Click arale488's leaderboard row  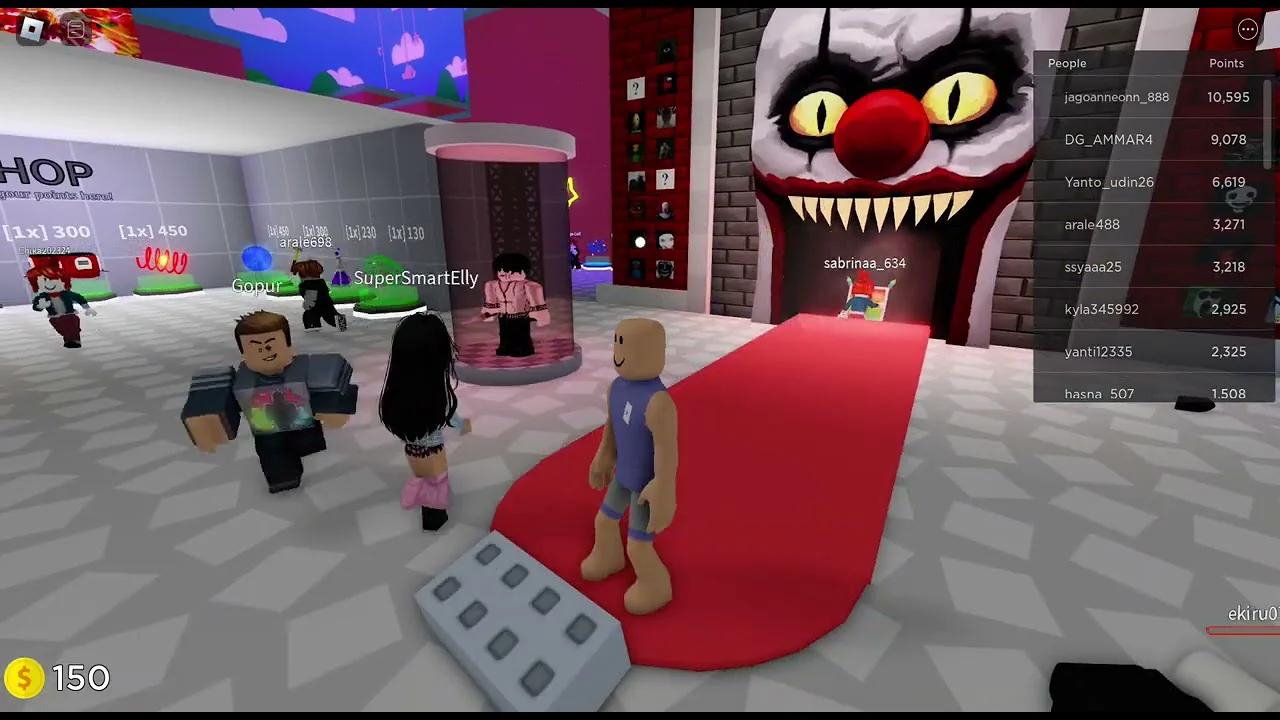1092,224
